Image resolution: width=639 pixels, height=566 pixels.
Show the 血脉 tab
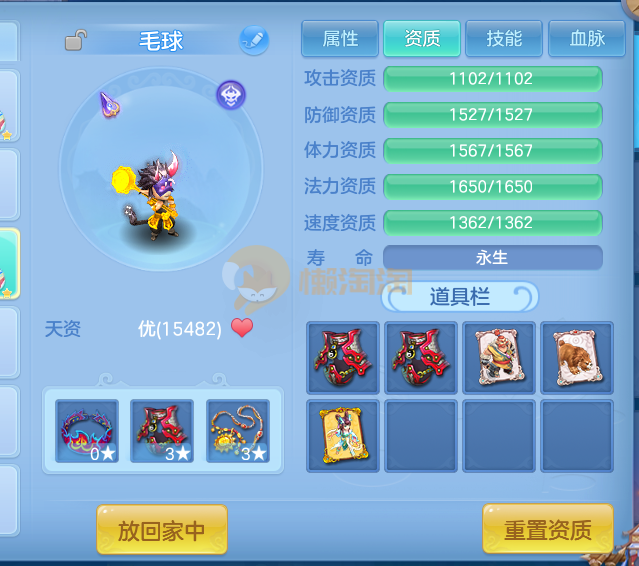tap(587, 39)
